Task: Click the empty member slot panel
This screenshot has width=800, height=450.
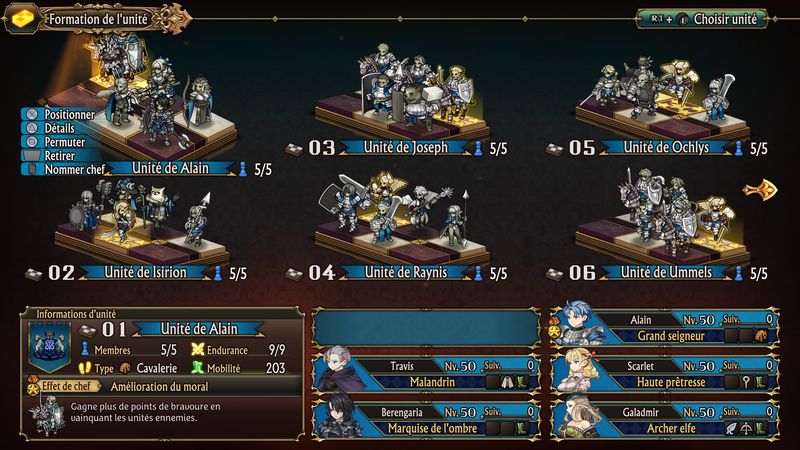Action: 427,327
